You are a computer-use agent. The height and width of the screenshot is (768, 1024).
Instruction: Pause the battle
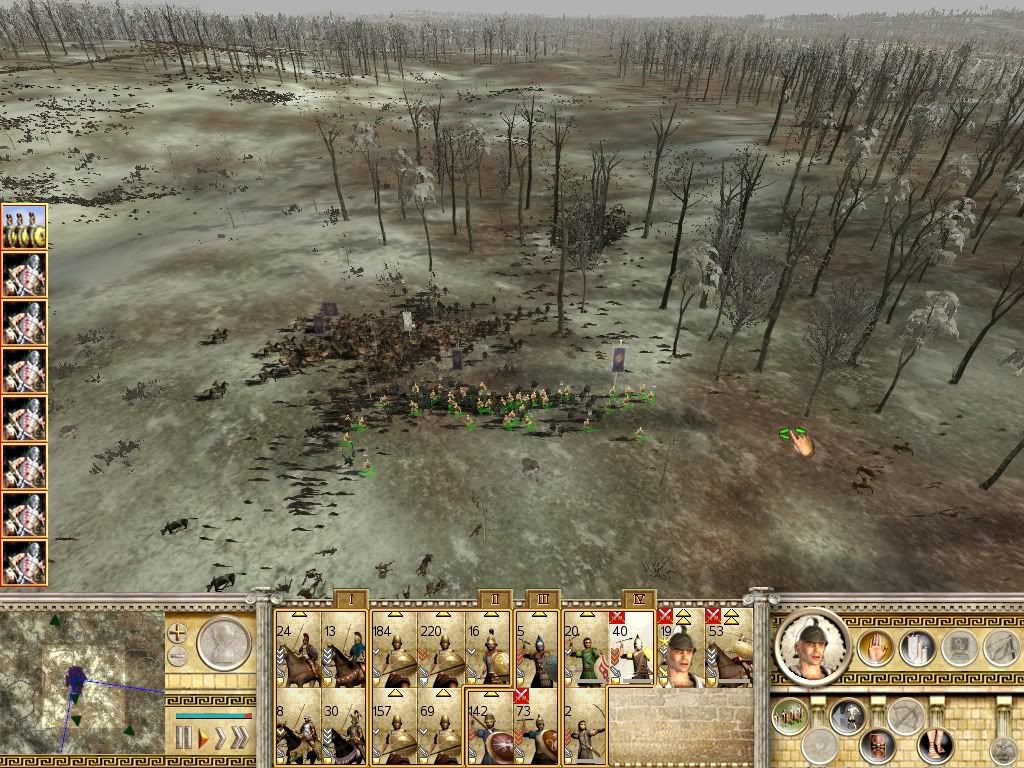[x=184, y=739]
